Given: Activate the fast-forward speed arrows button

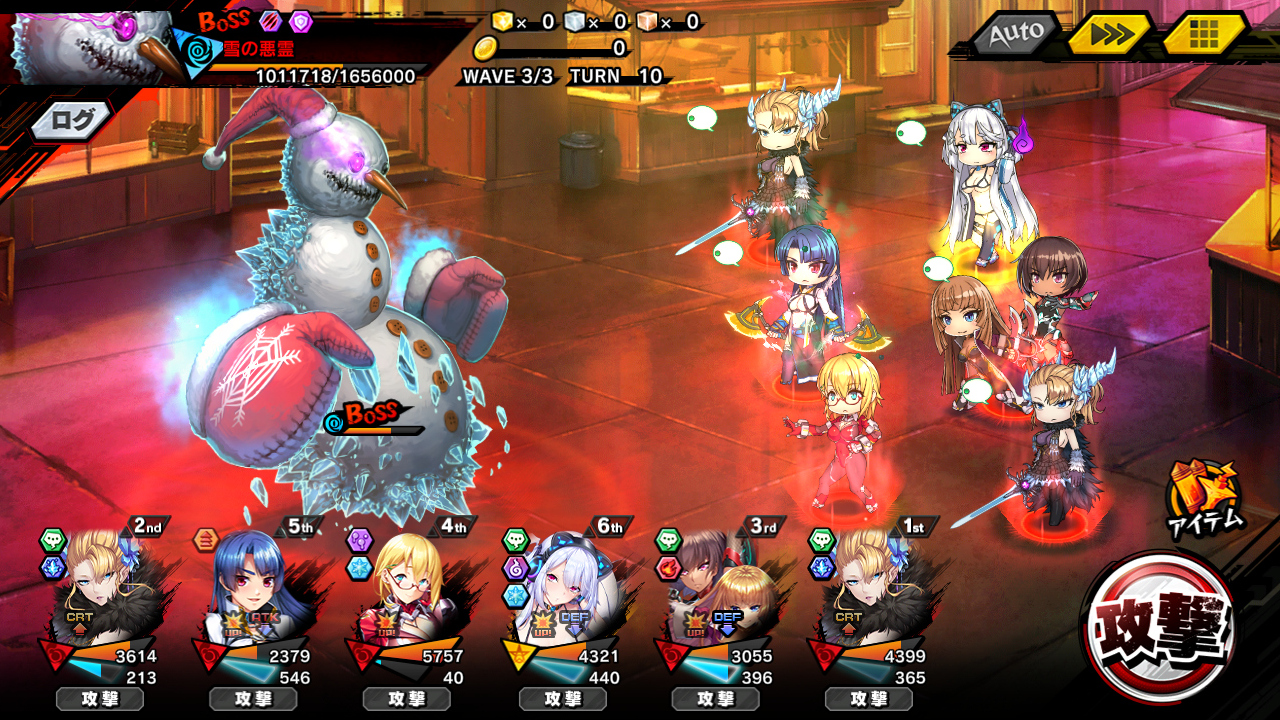Looking at the screenshot, I should point(1109,35).
